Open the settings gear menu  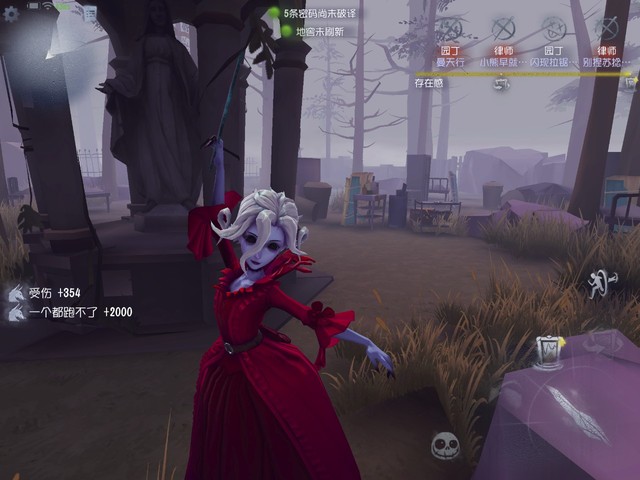point(12,15)
